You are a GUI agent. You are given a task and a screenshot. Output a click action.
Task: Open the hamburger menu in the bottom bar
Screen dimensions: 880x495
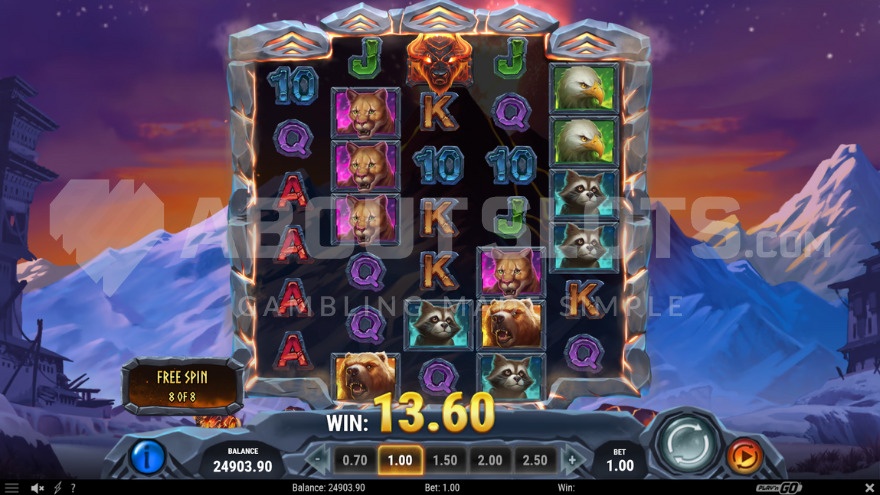click(x=11, y=488)
